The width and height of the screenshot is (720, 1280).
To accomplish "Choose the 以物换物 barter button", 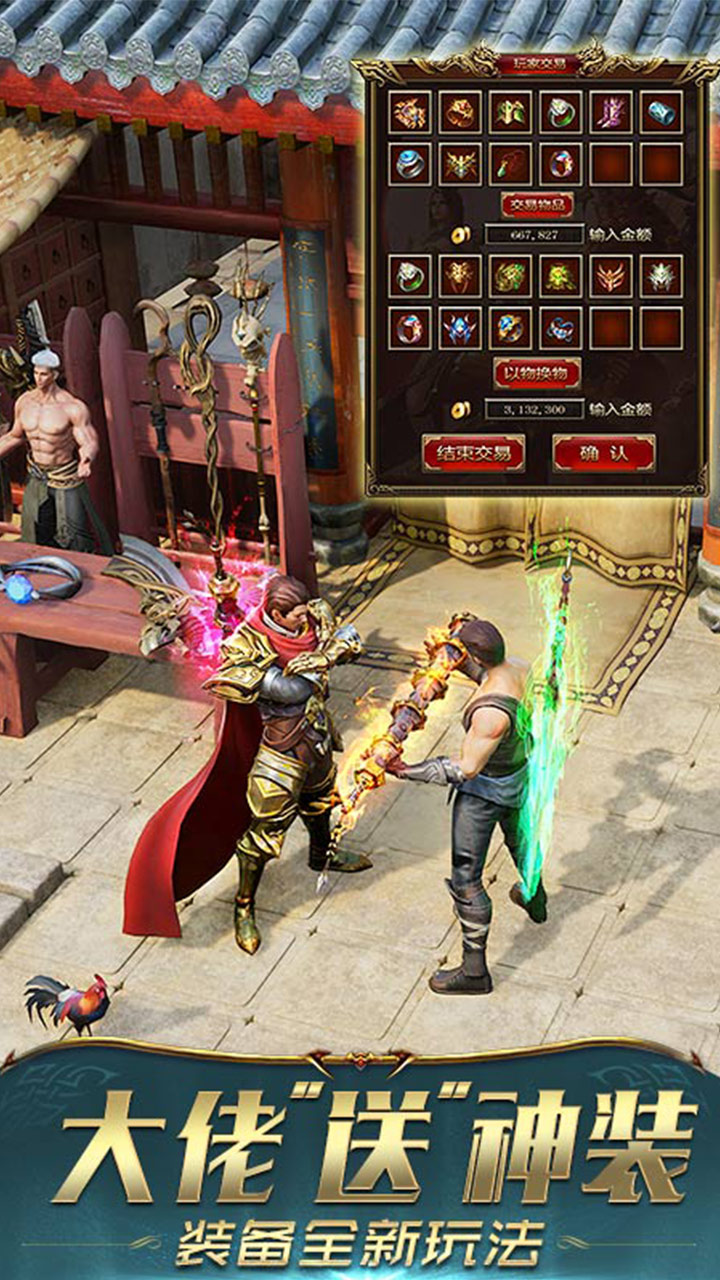I will click(537, 372).
